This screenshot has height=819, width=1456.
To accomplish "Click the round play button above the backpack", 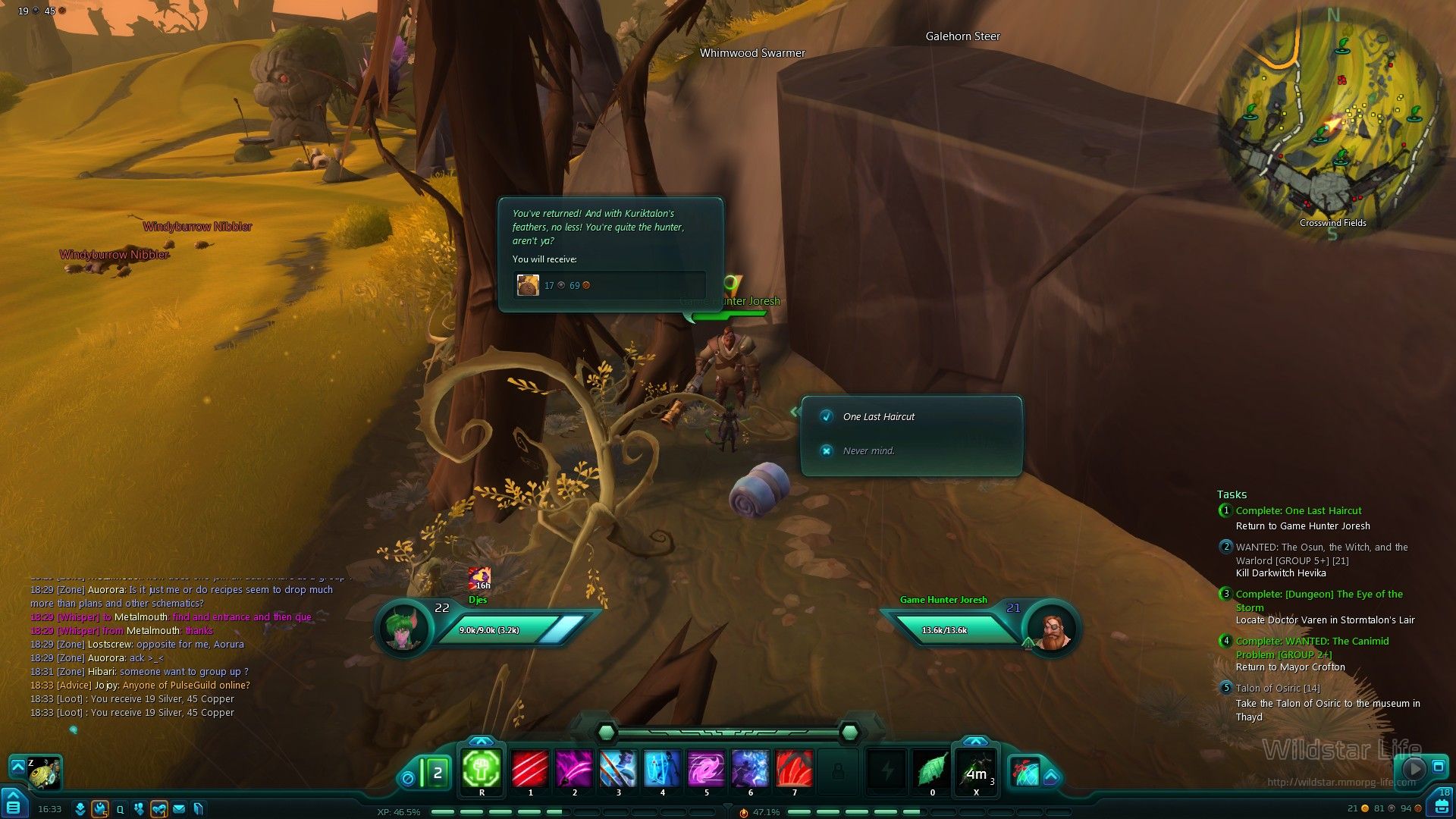I will tap(1414, 769).
